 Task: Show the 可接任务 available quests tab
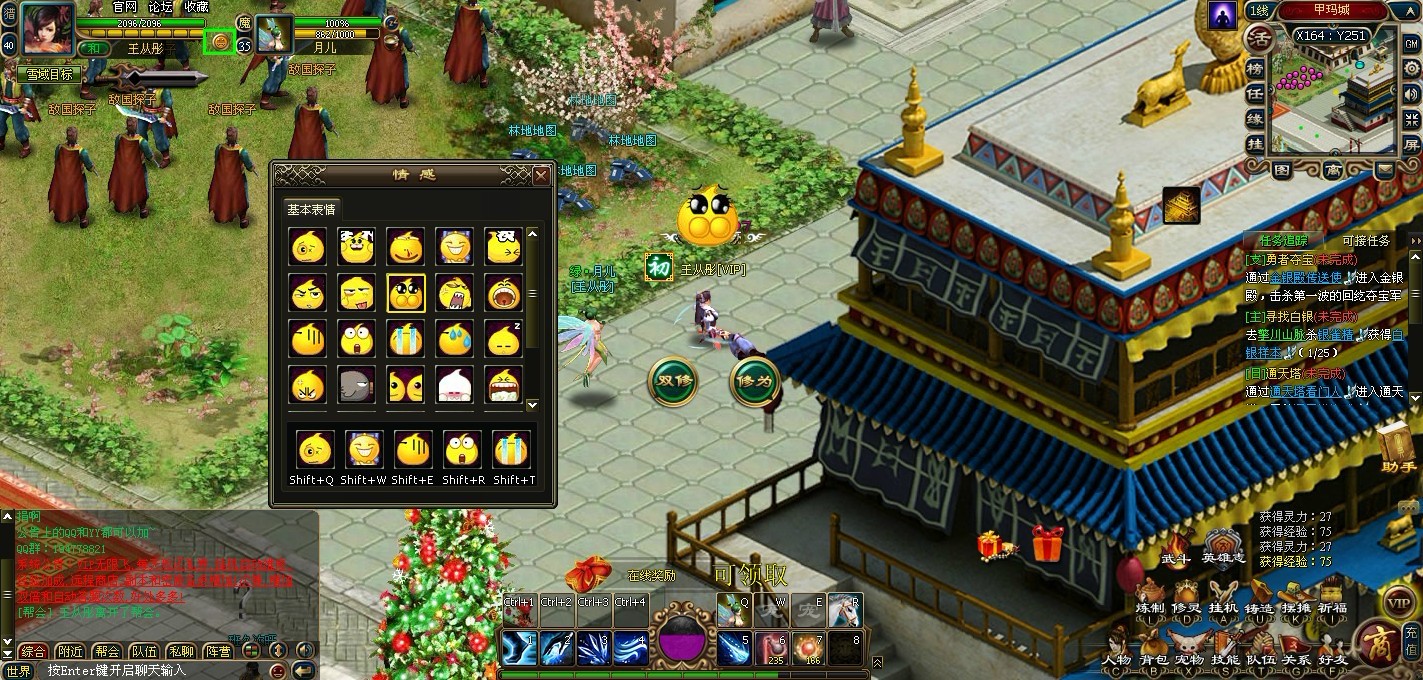1365,240
